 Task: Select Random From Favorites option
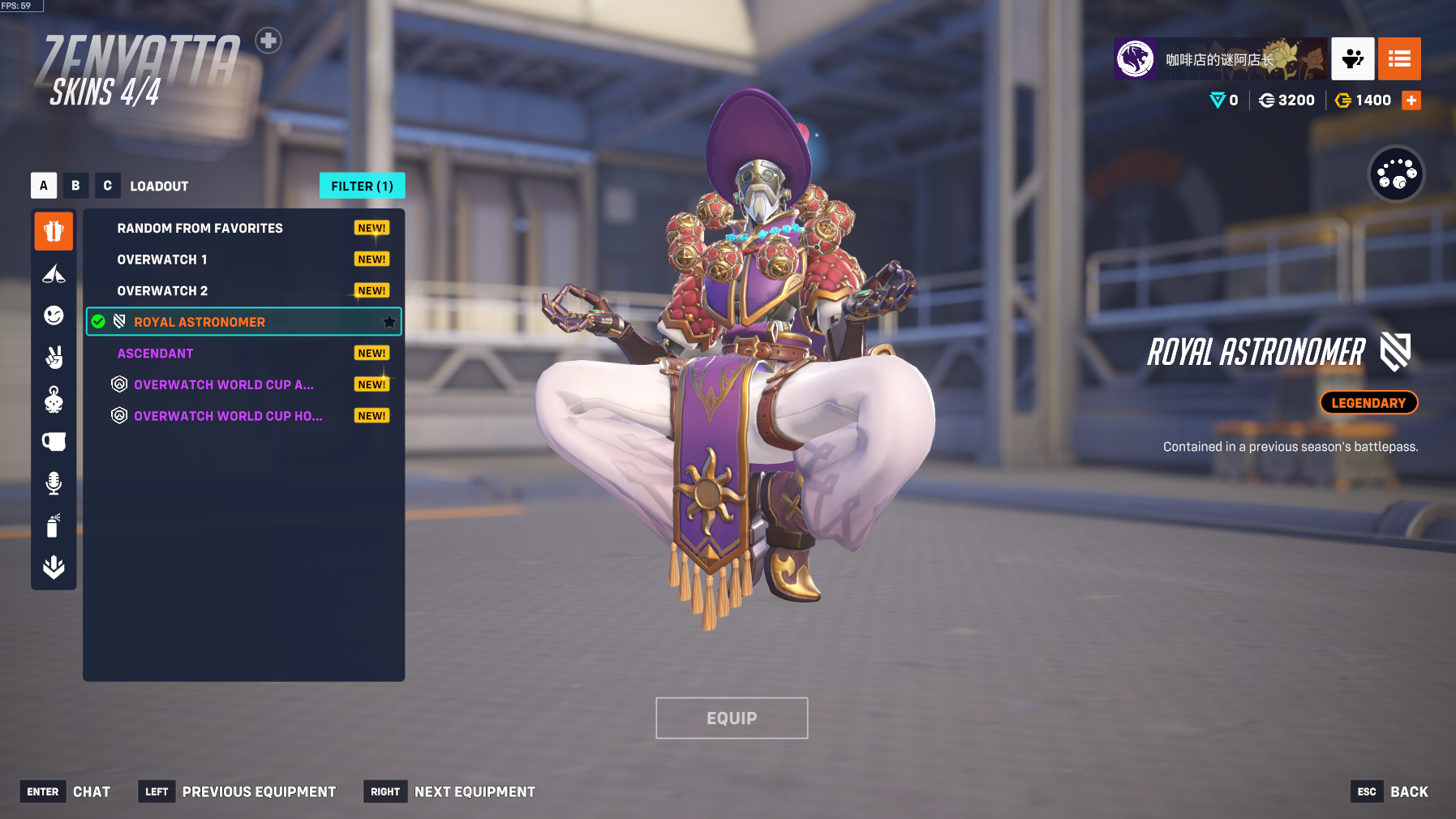[200, 229]
